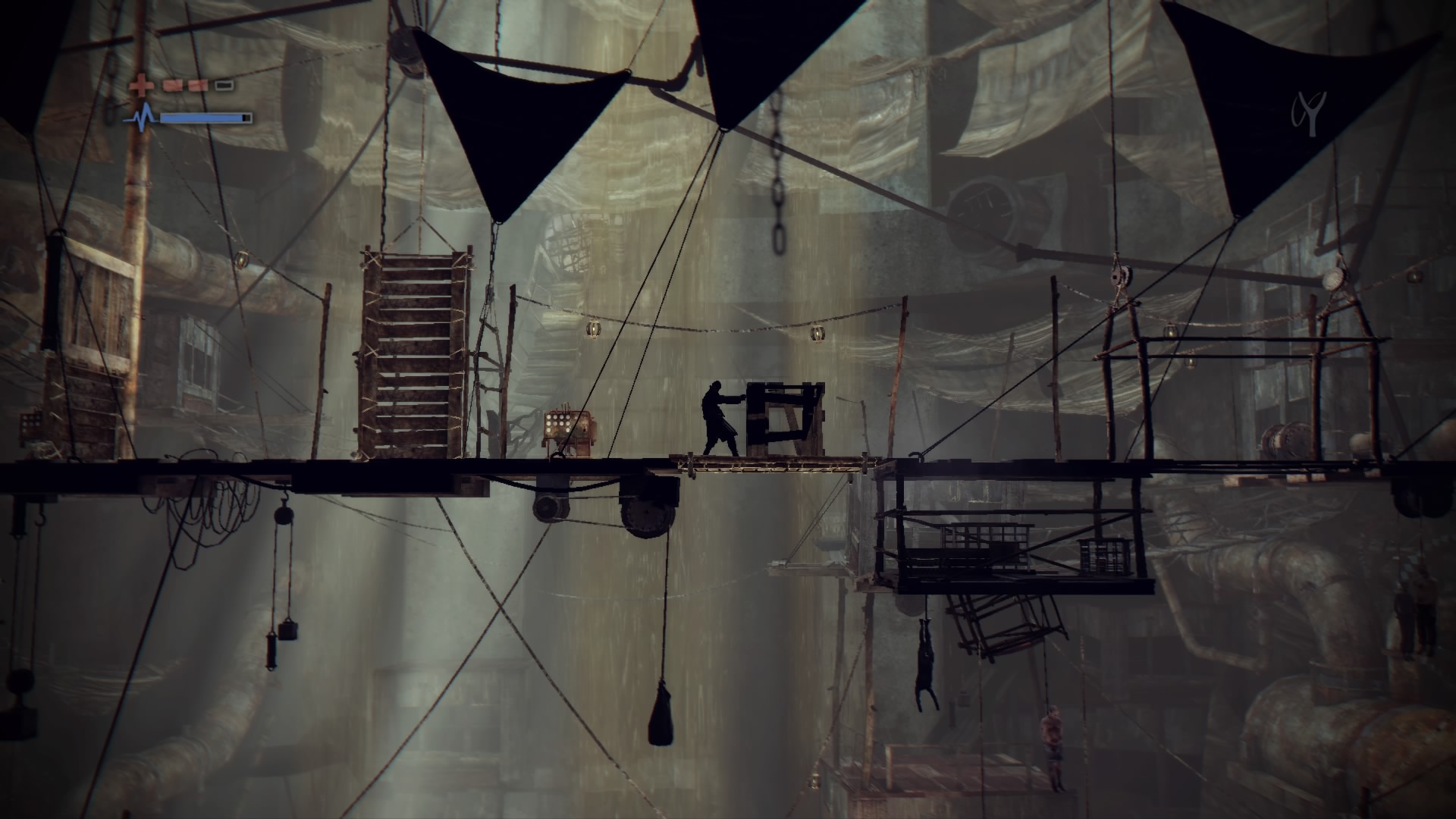Click the heartbeat pulse icon beside stamina bar
This screenshot has width=1456, height=819.
[x=143, y=116]
